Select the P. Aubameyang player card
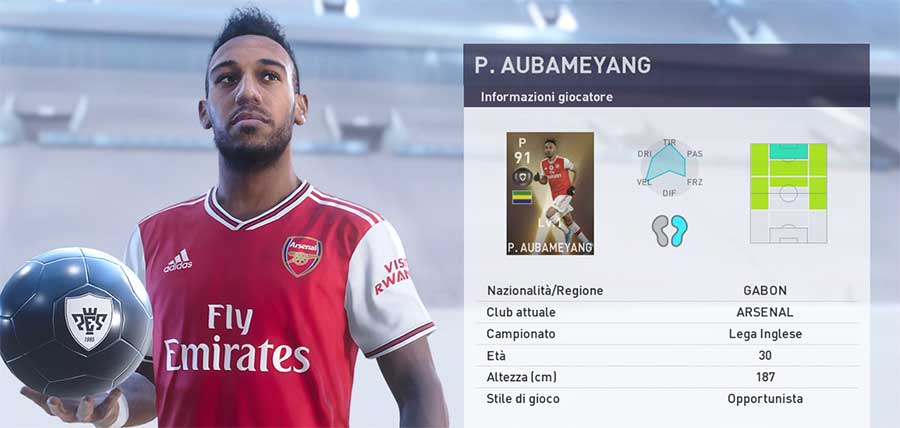Viewport: 900px width, 428px height. pos(550,193)
